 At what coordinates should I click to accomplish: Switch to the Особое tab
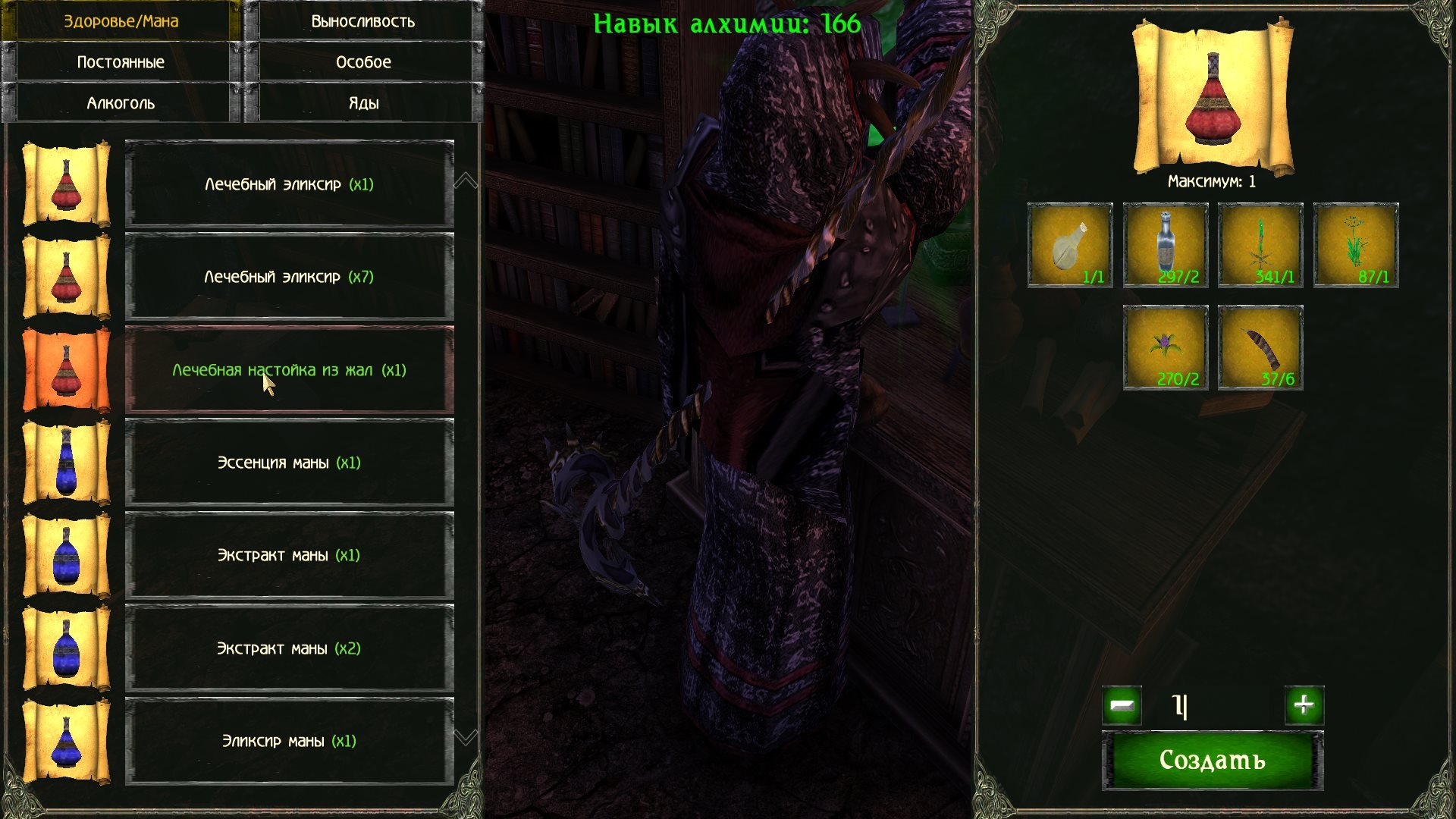click(363, 62)
